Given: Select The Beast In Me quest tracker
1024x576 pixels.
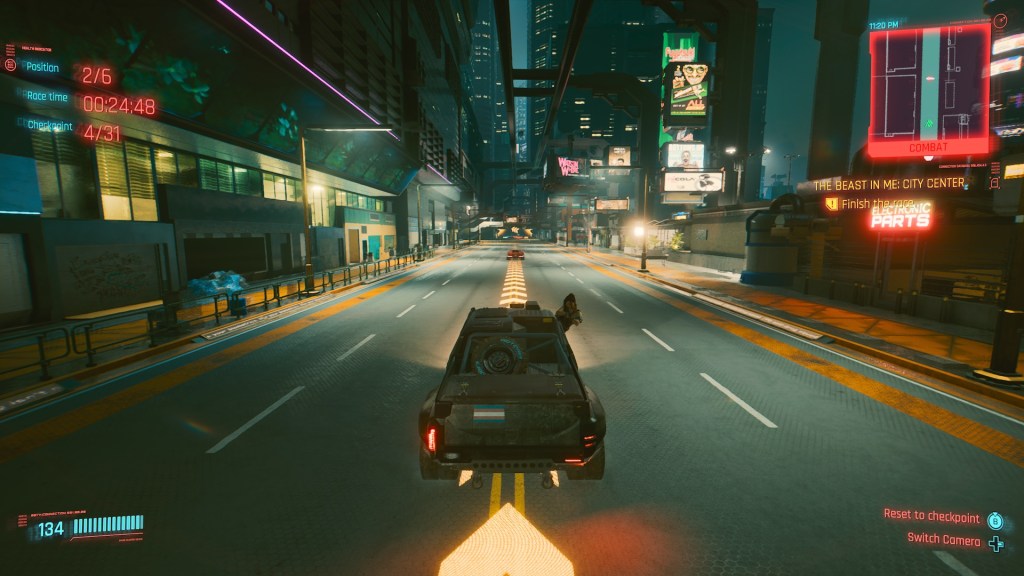Looking at the screenshot, I should click(x=889, y=184).
